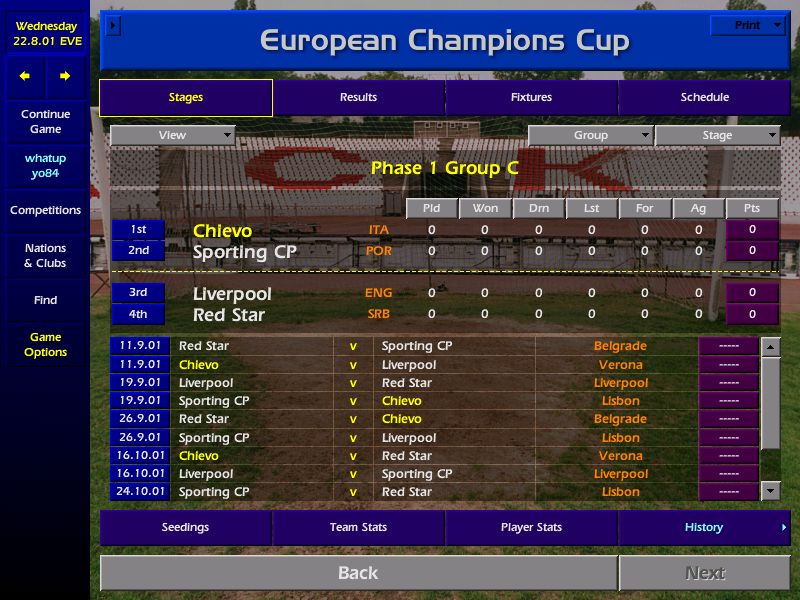Switch to the Schedule tab

pos(704,98)
